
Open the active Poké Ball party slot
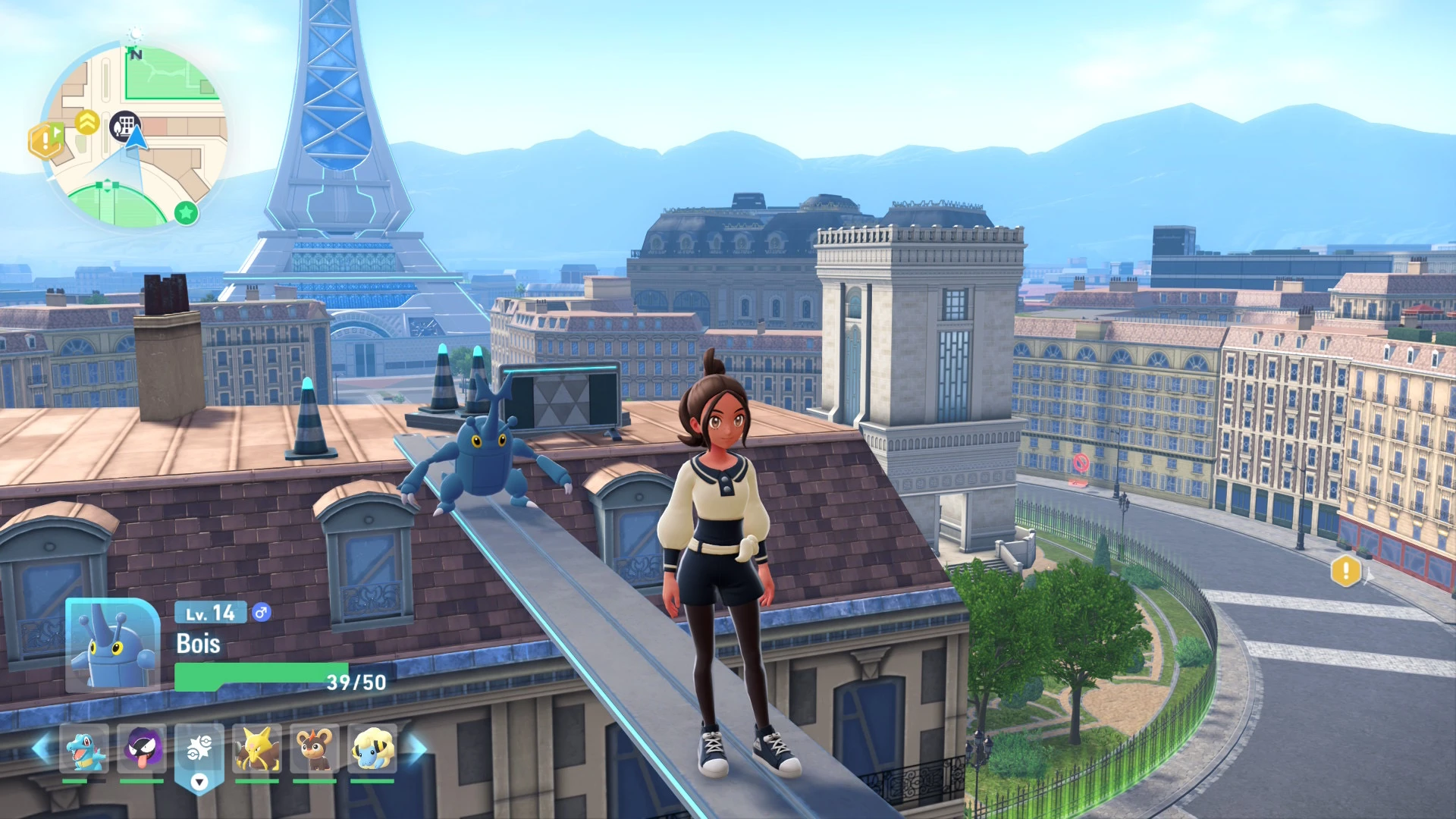(199, 751)
